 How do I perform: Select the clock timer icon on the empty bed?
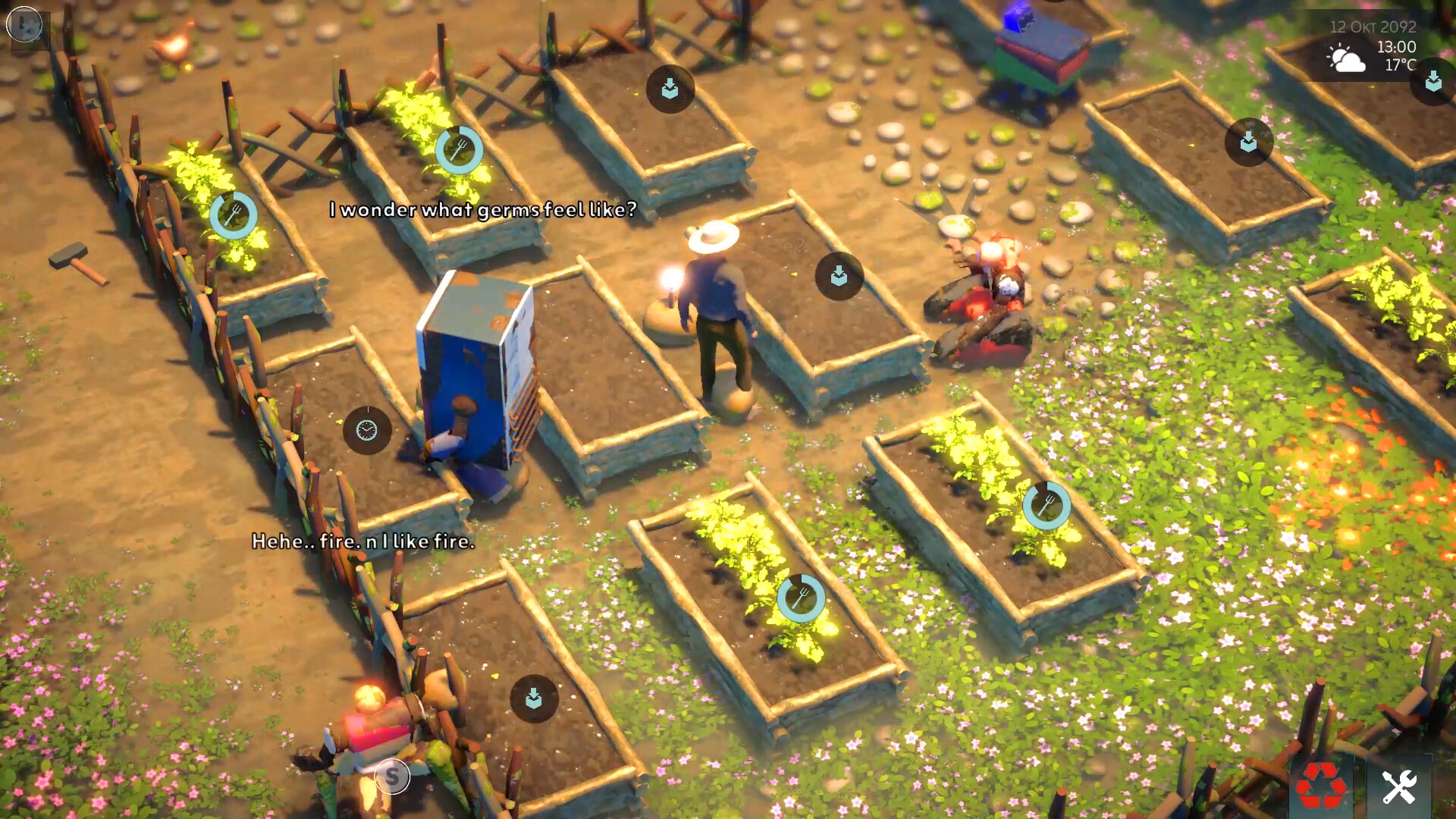(366, 429)
